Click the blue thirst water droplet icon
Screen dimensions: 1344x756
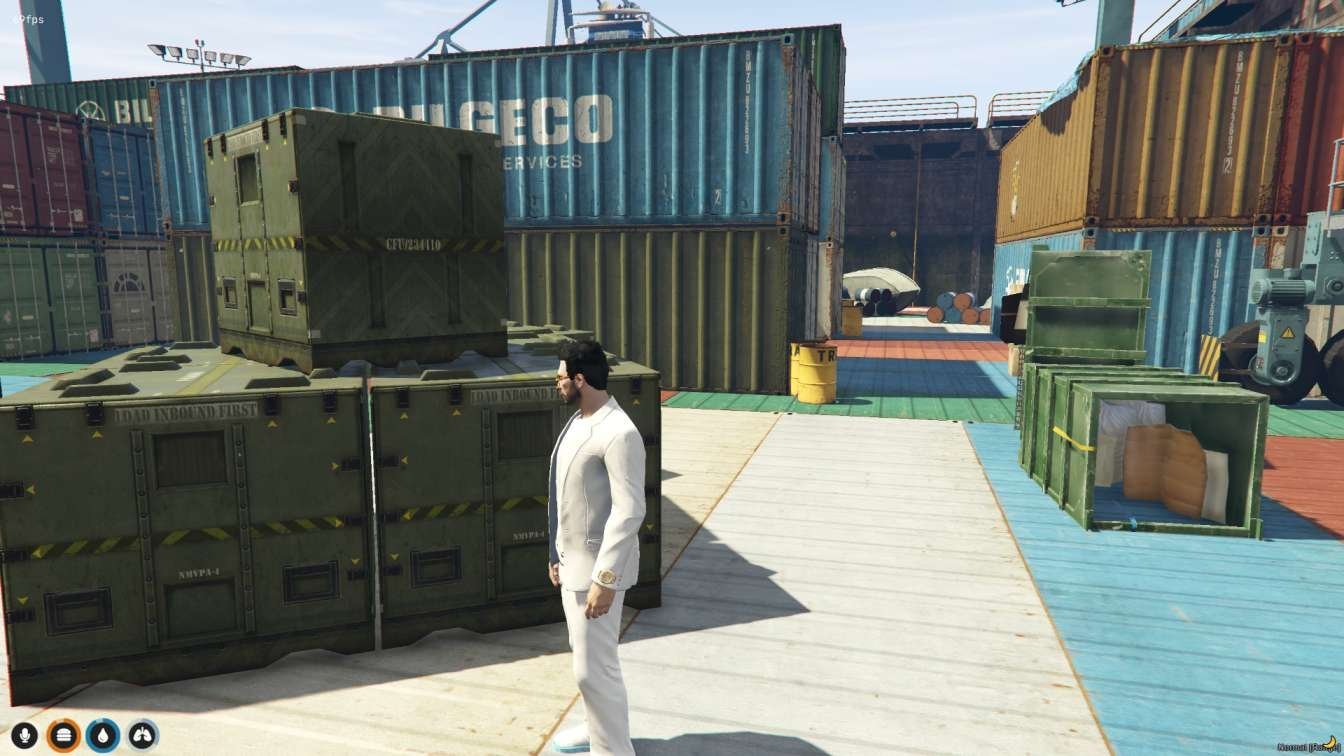(x=103, y=734)
